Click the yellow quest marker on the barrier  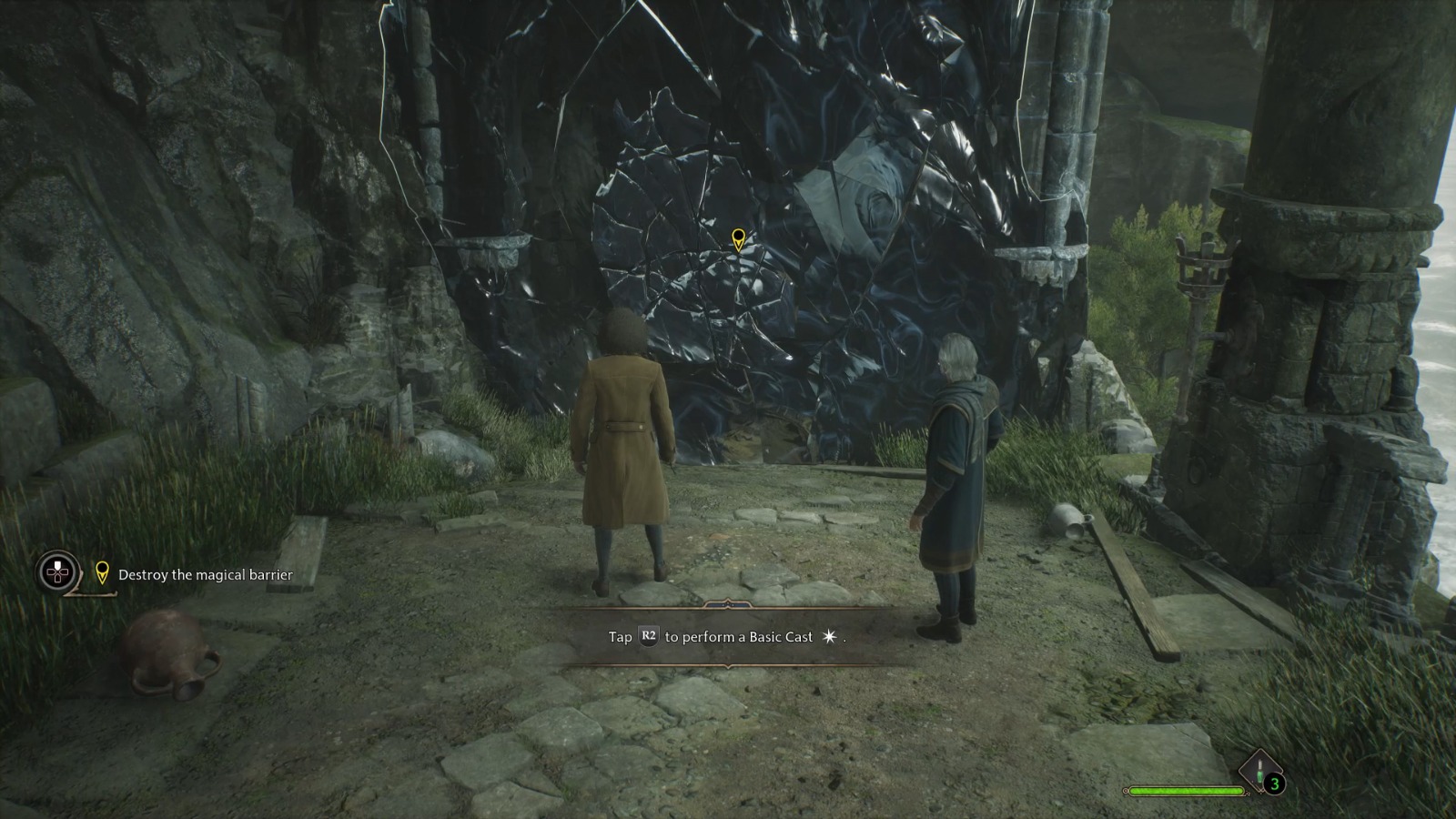pyautogui.click(x=738, y=239)
